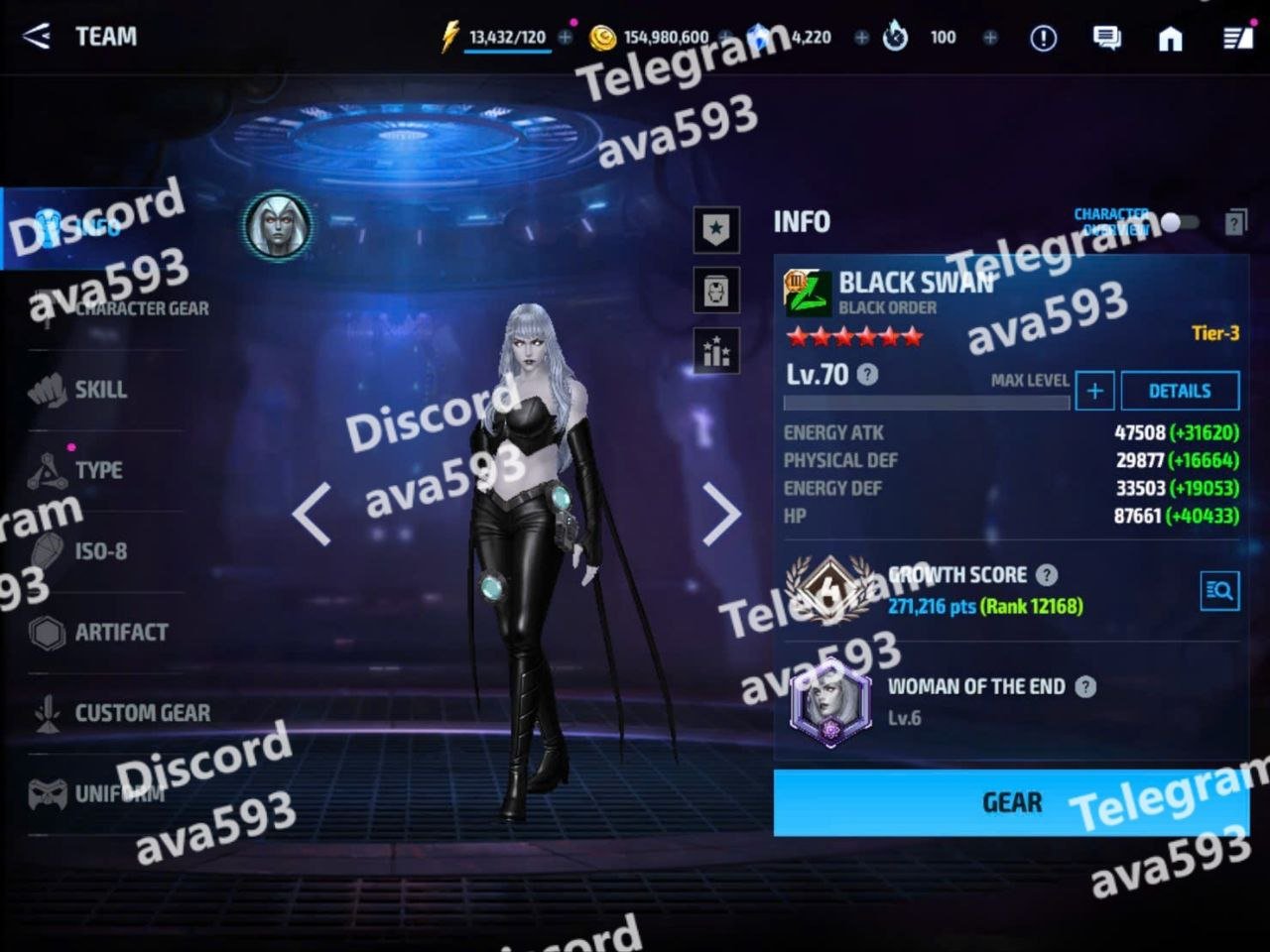Open the chat speech bubble icon

coord(1106,38)
